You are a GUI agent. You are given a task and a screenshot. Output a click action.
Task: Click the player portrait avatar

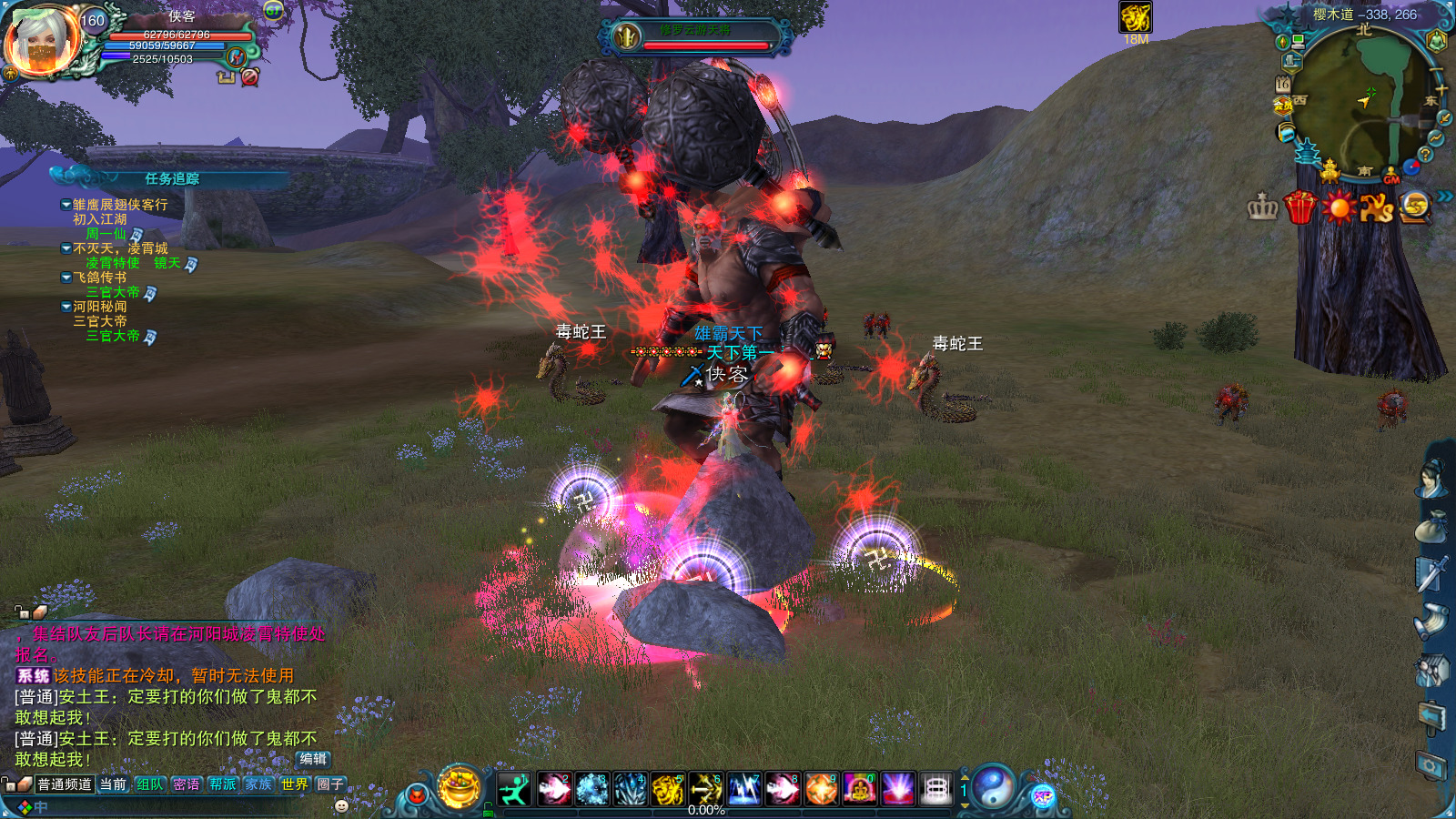coord(42,40)
